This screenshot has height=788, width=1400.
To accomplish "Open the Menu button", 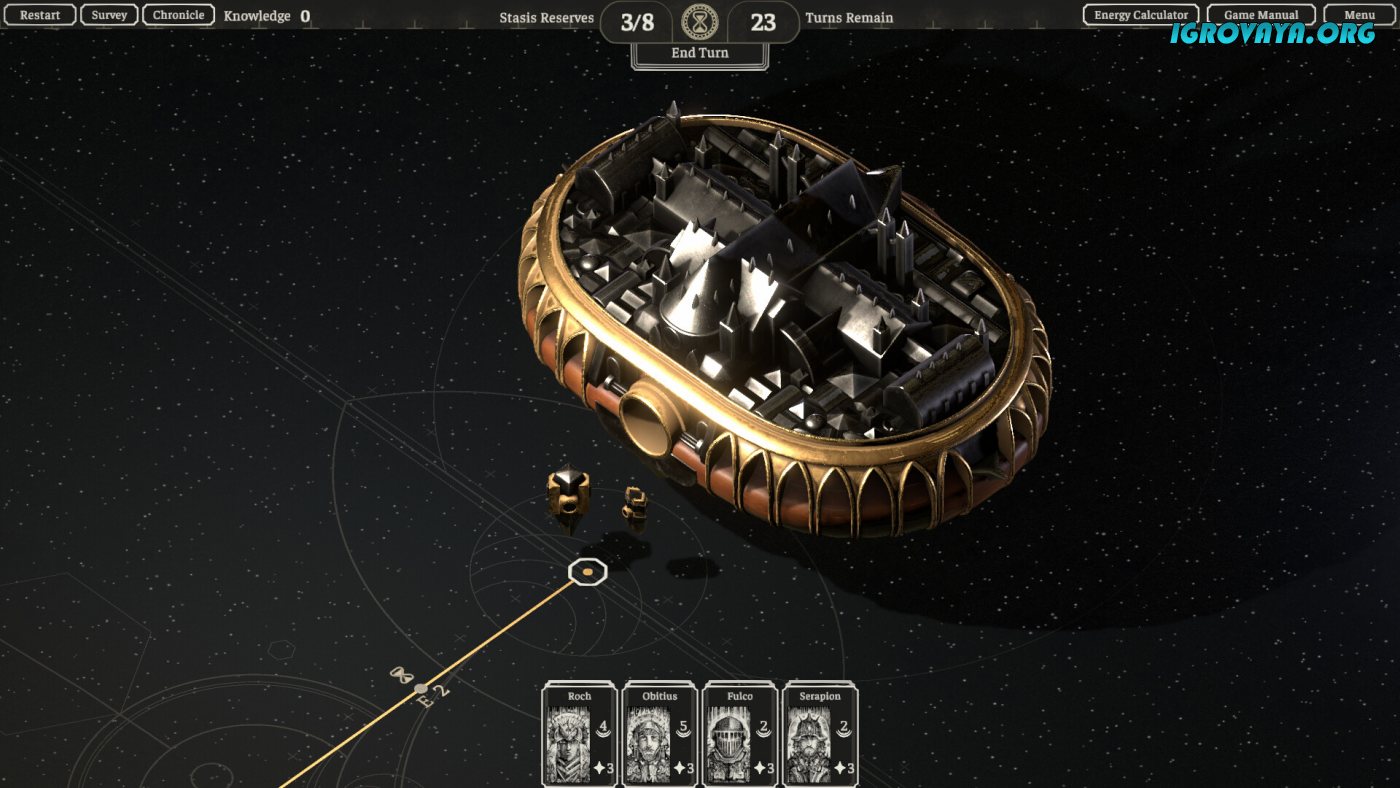I will 1359,15.
